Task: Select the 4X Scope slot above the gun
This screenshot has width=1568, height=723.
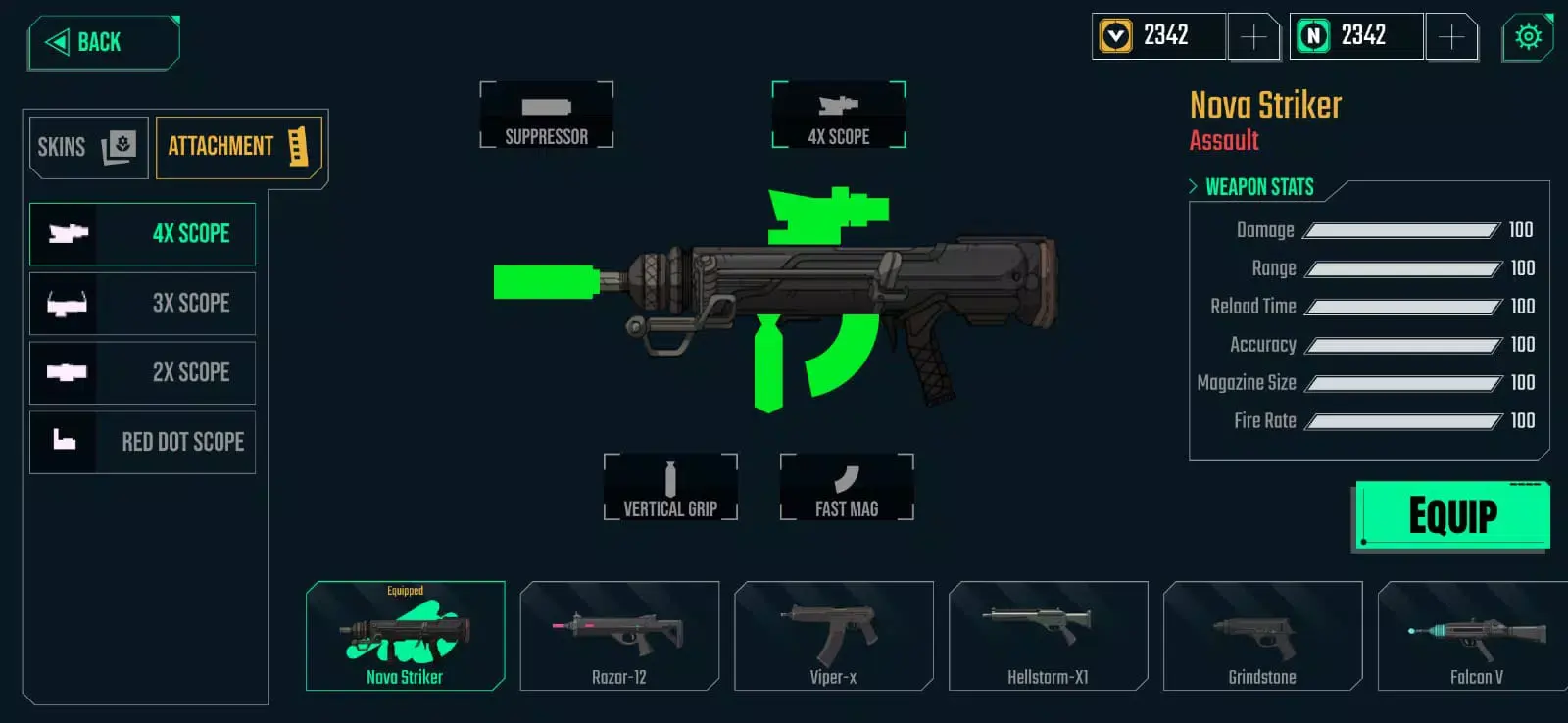Action: coord(839,116)
